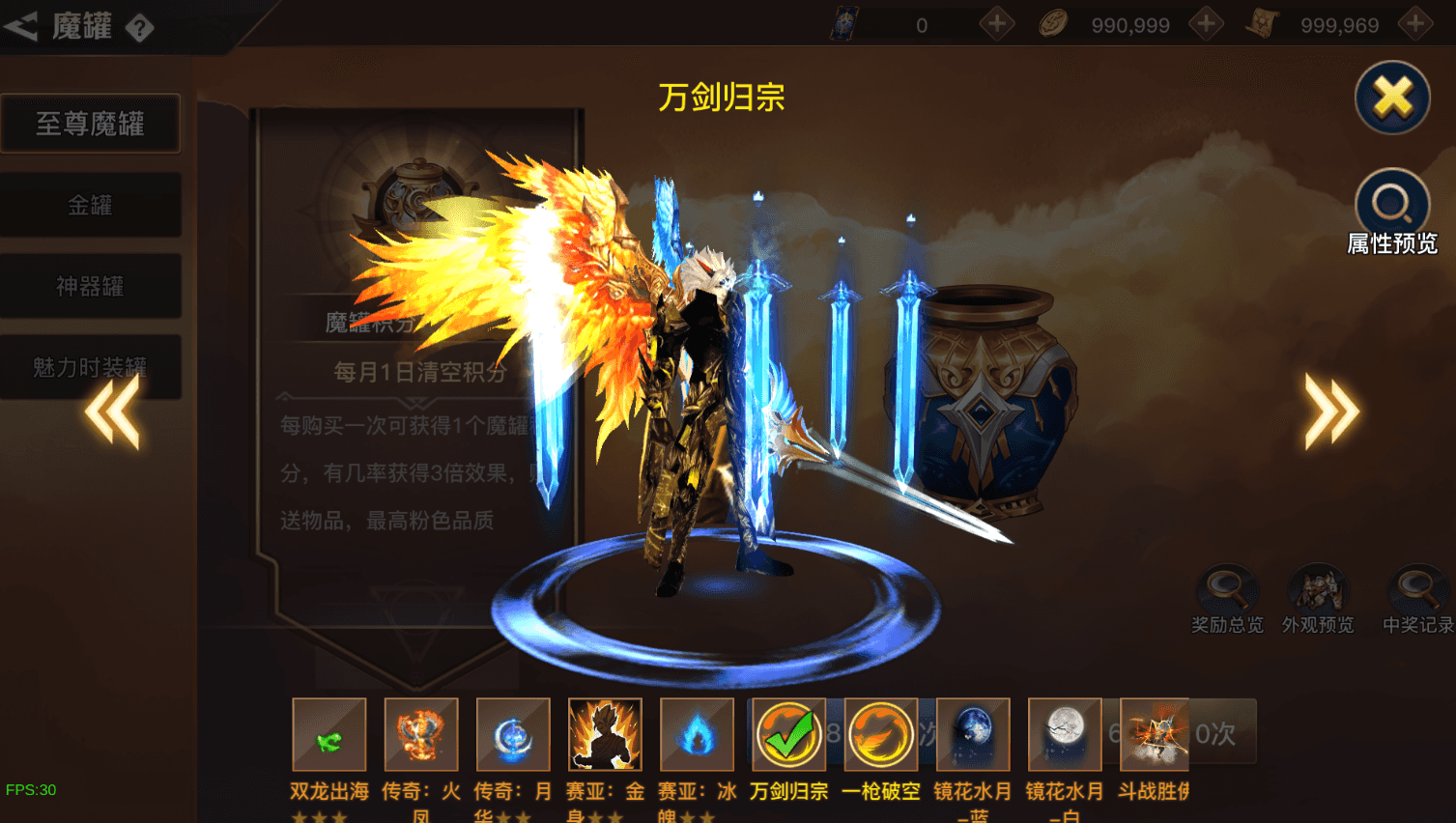
Task: Select the 镜花水月-蓝 blue moon icon
Action: tap(972, 734)
